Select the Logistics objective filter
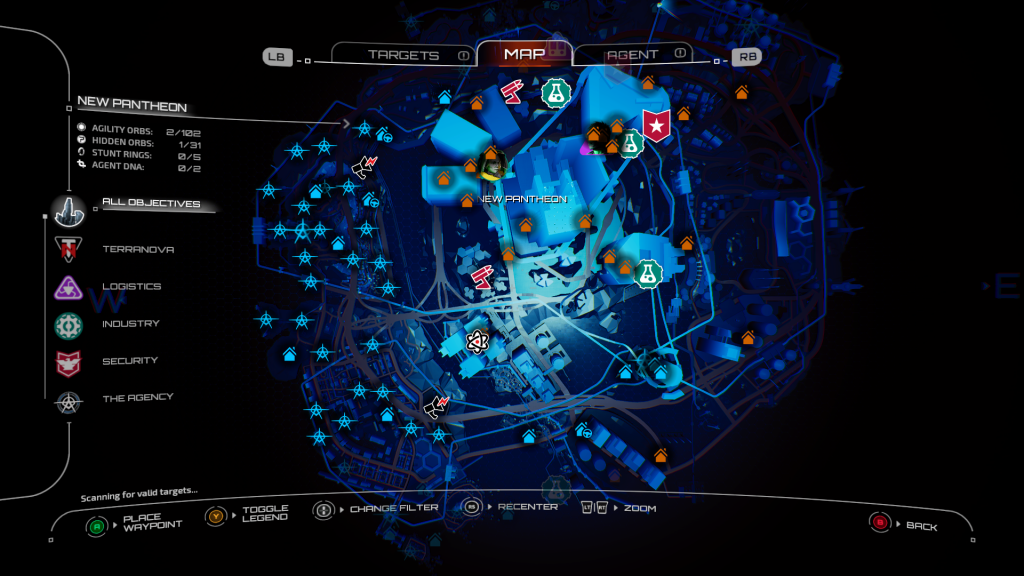The width and height of the screenshot is (1024, 576). coord(131,286)
